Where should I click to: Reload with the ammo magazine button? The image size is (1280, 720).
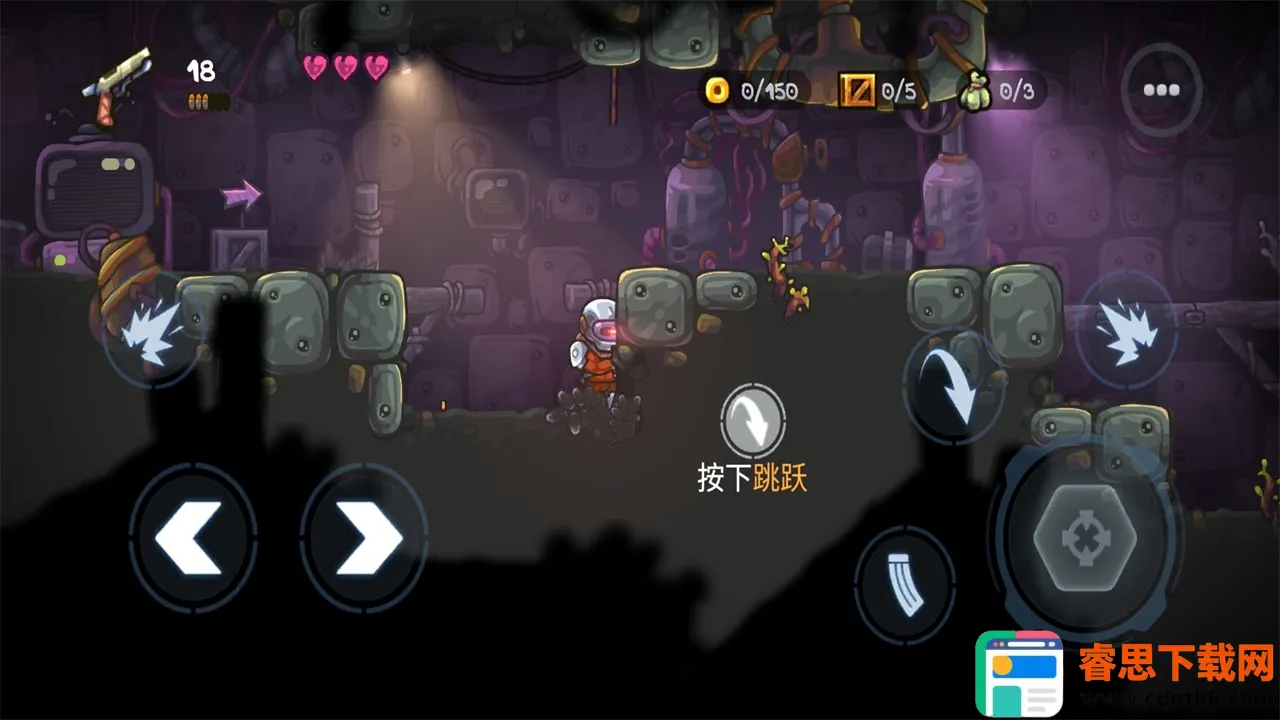click(904, 585)
